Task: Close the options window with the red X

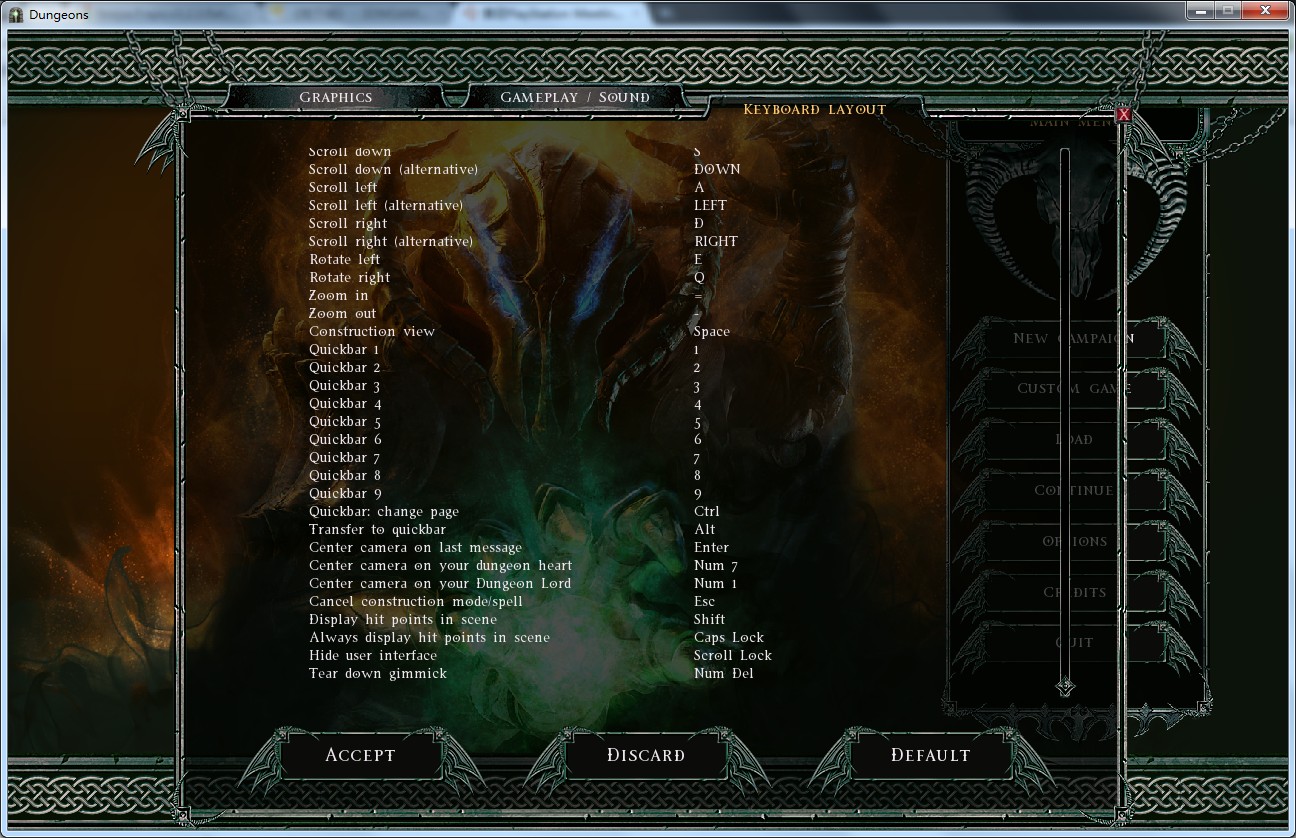Action: point(1123,115)
